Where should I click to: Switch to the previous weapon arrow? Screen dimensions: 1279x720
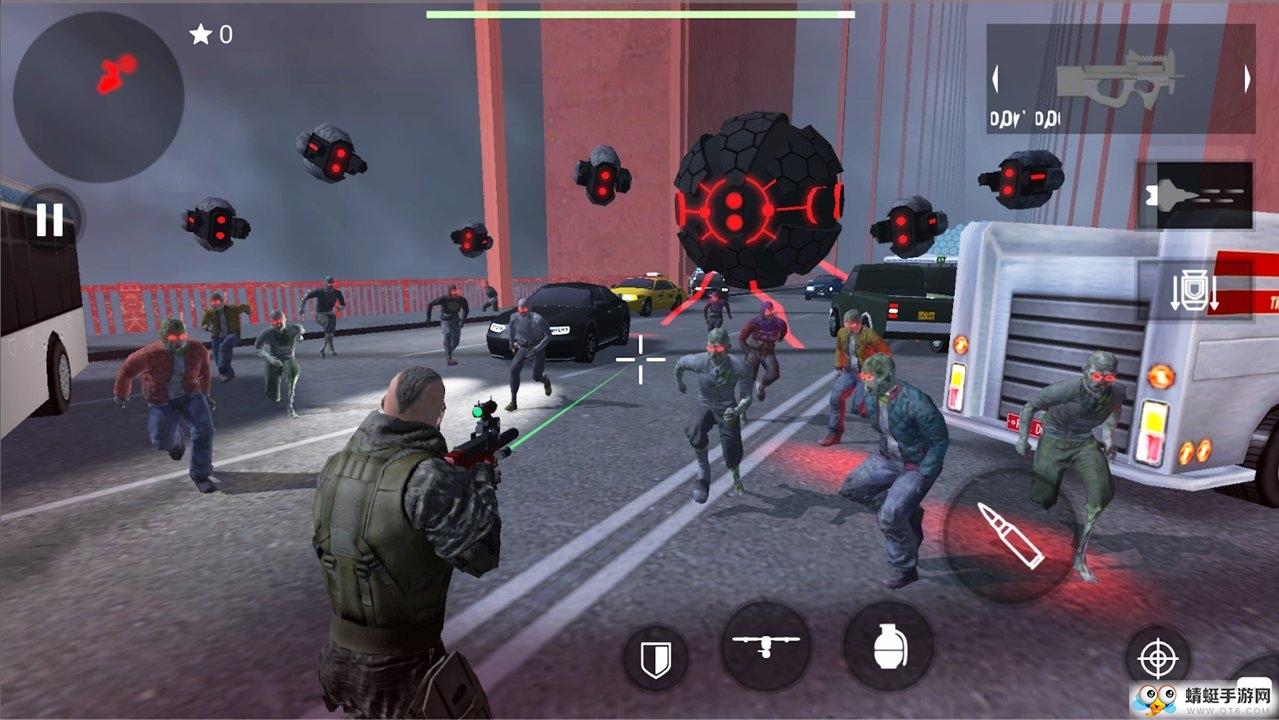995,79
